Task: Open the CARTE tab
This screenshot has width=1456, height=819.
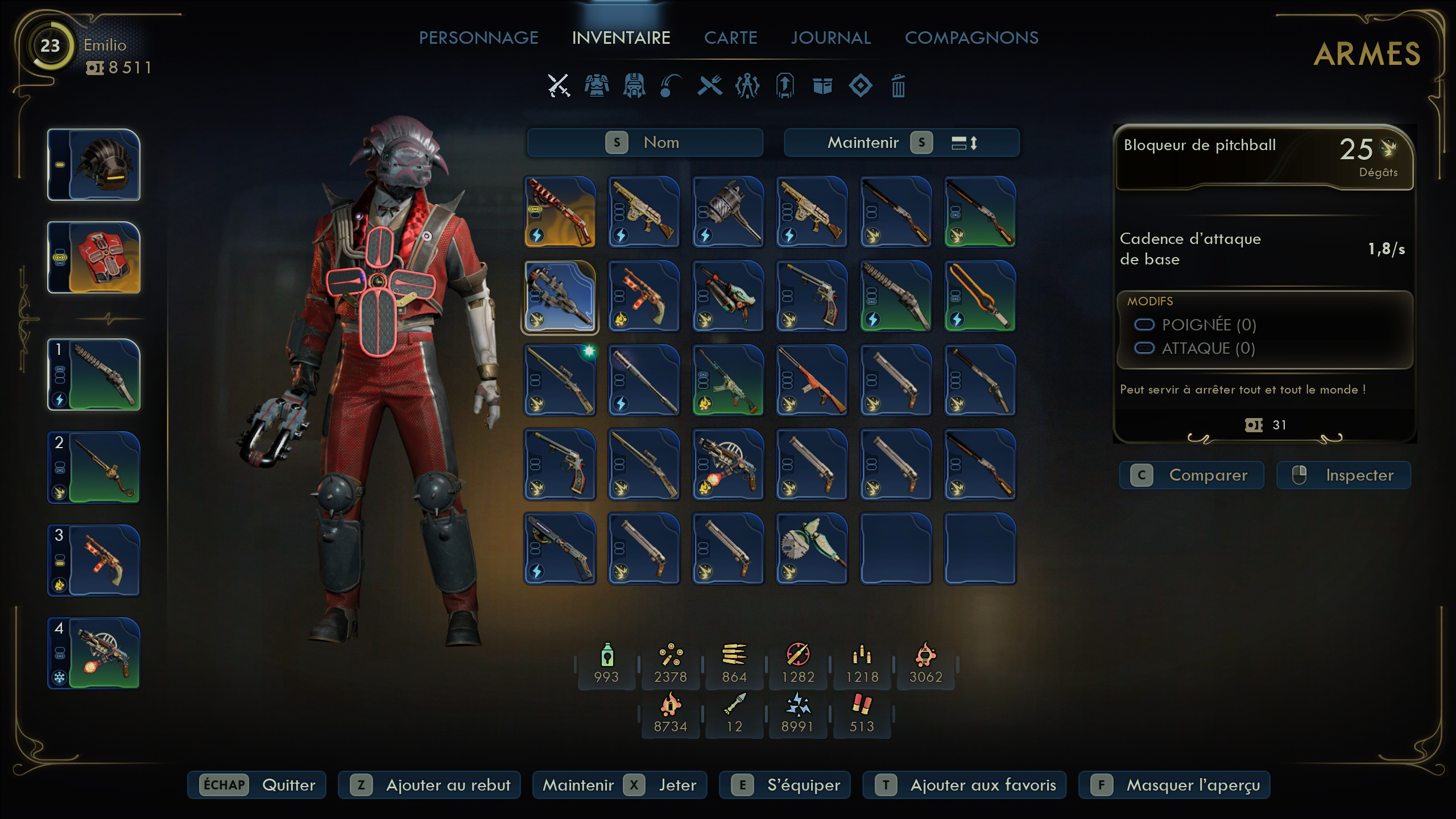Action: click(730, 38)
